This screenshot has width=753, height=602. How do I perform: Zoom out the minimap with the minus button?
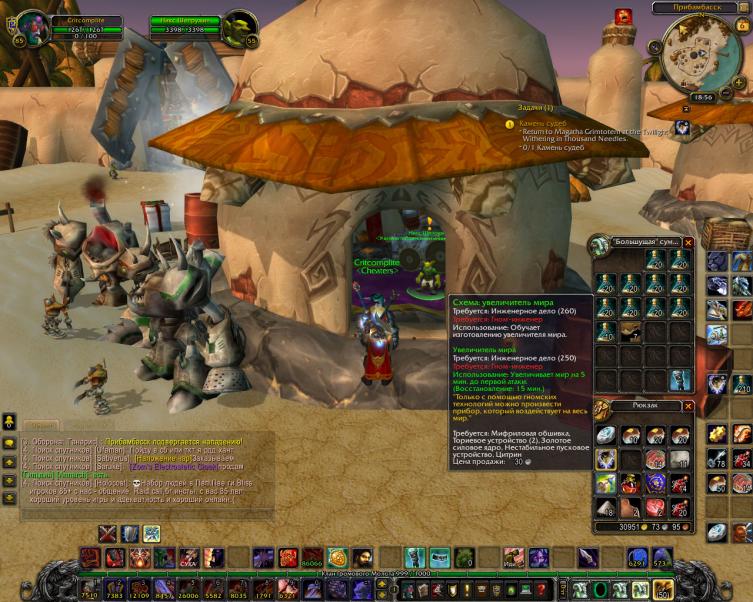(x=727, y=90)
